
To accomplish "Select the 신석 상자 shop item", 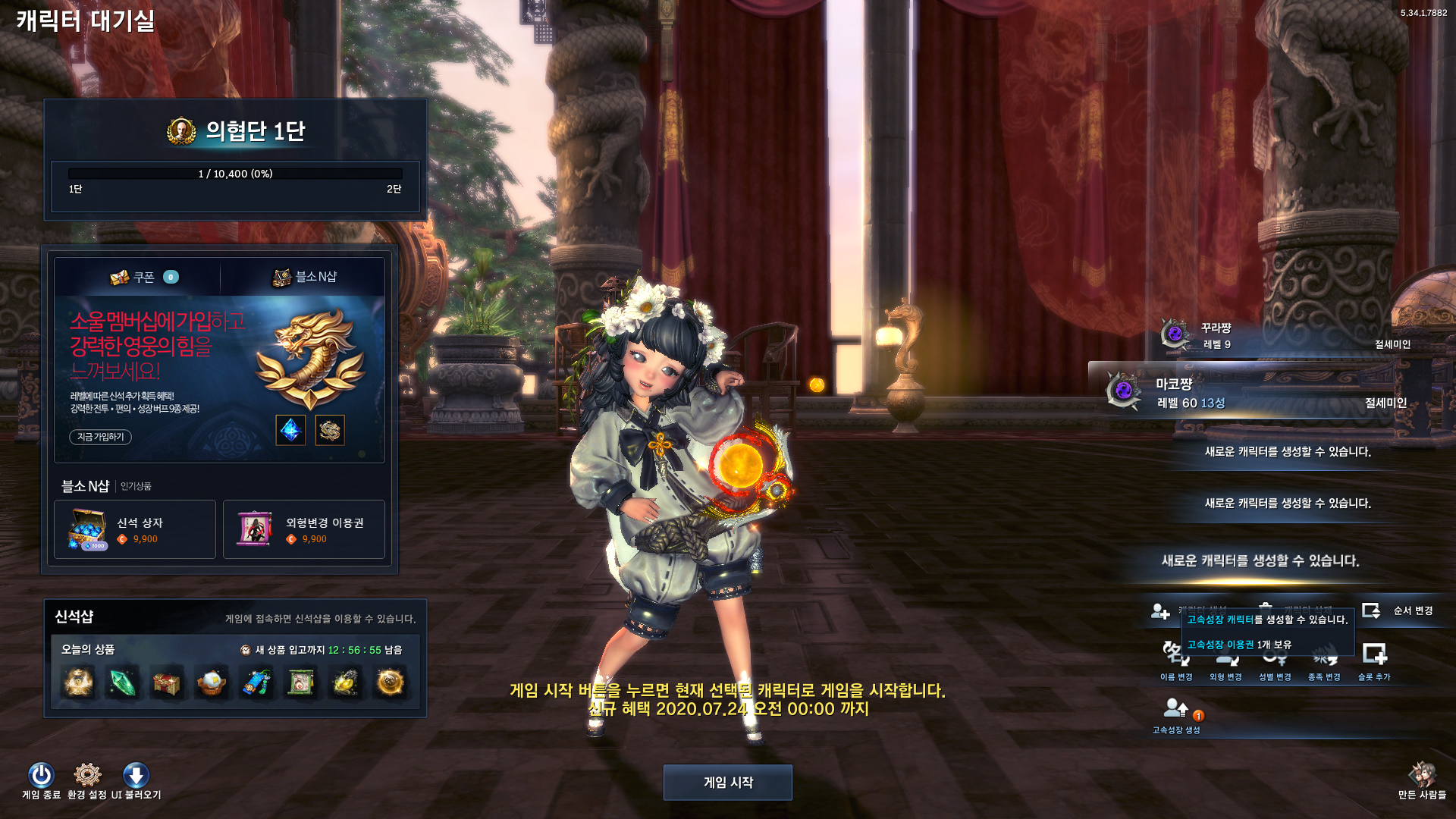I will coord(135,529).
